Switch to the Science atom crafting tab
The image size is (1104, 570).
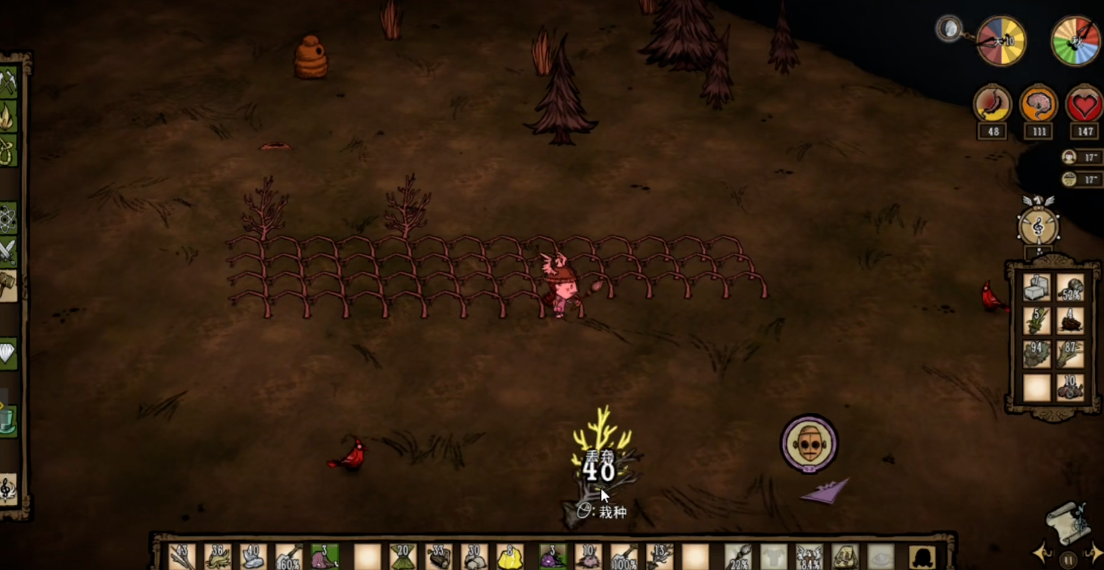(x=9, y=216)
